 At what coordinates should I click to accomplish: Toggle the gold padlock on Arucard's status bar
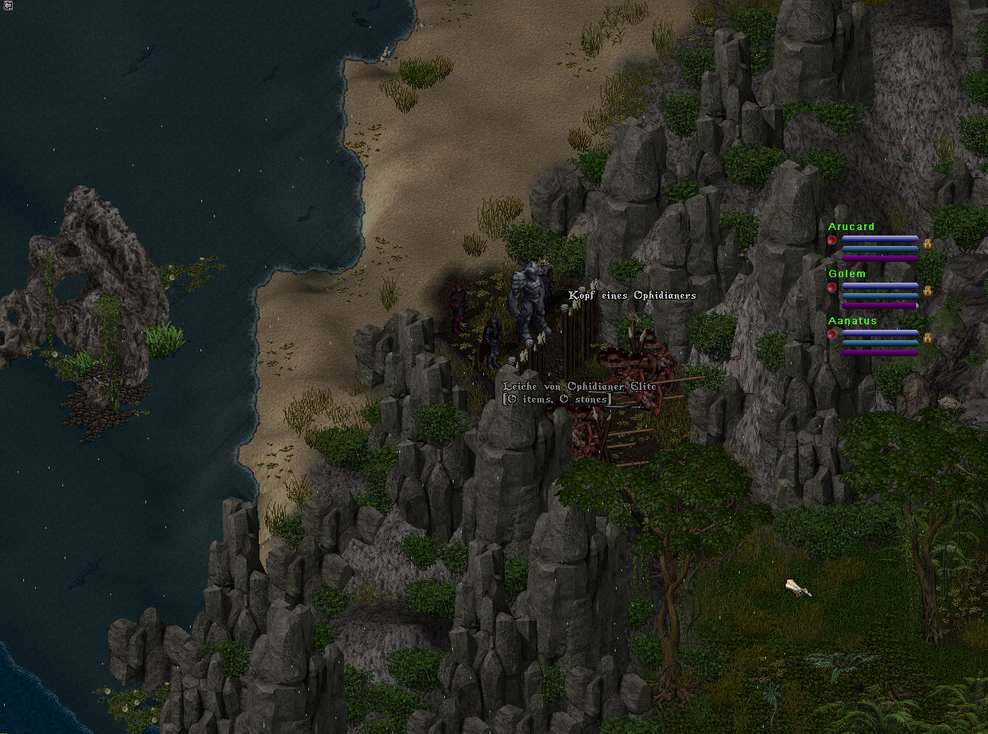927,243
